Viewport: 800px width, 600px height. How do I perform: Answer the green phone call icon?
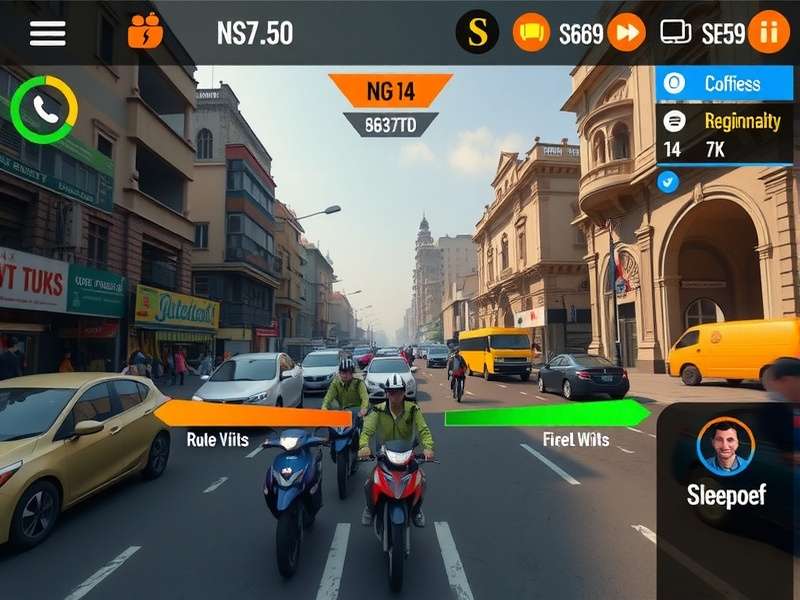tap(45, 109)
